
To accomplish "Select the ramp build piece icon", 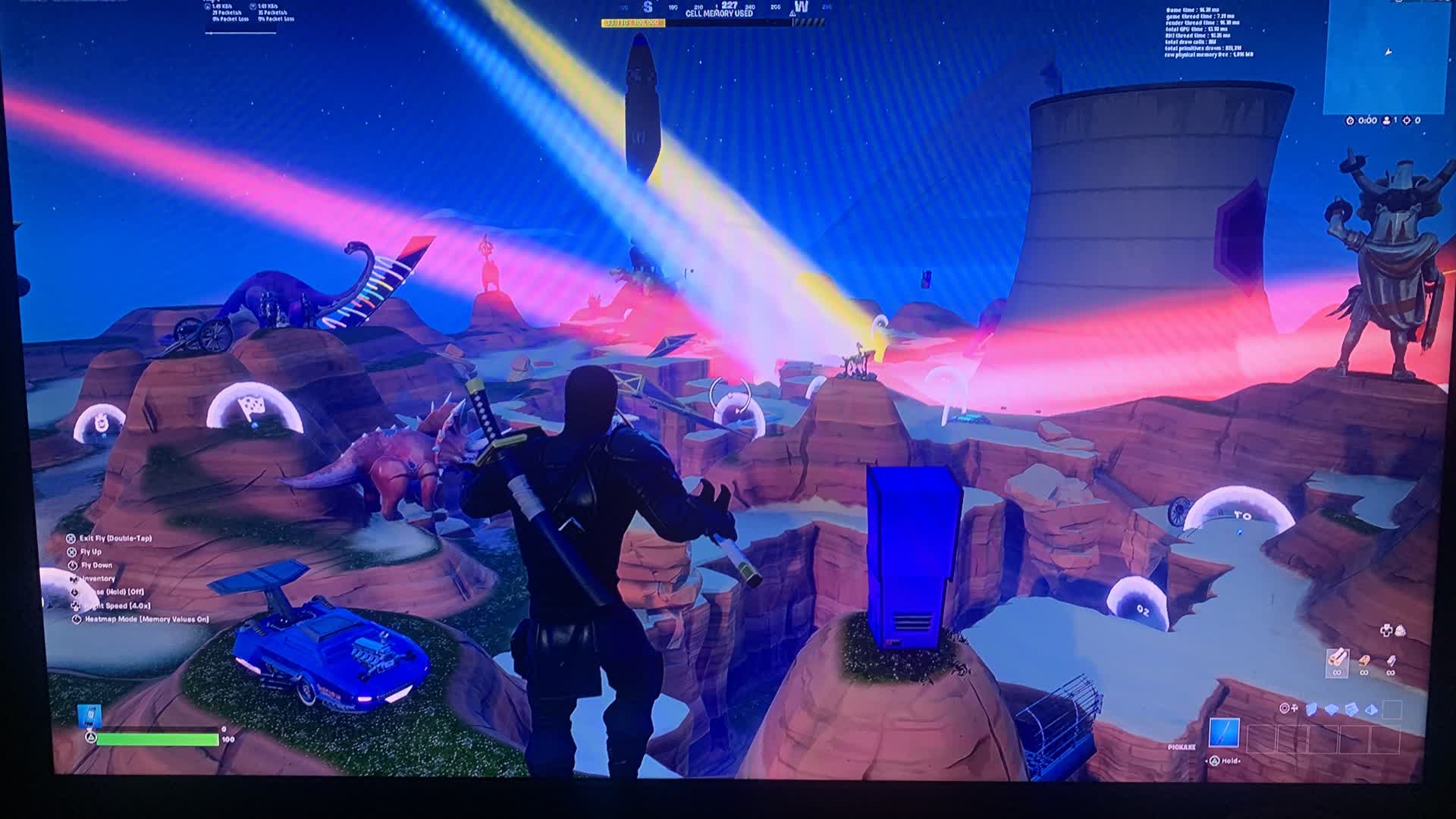I will tap(1351, 710).
